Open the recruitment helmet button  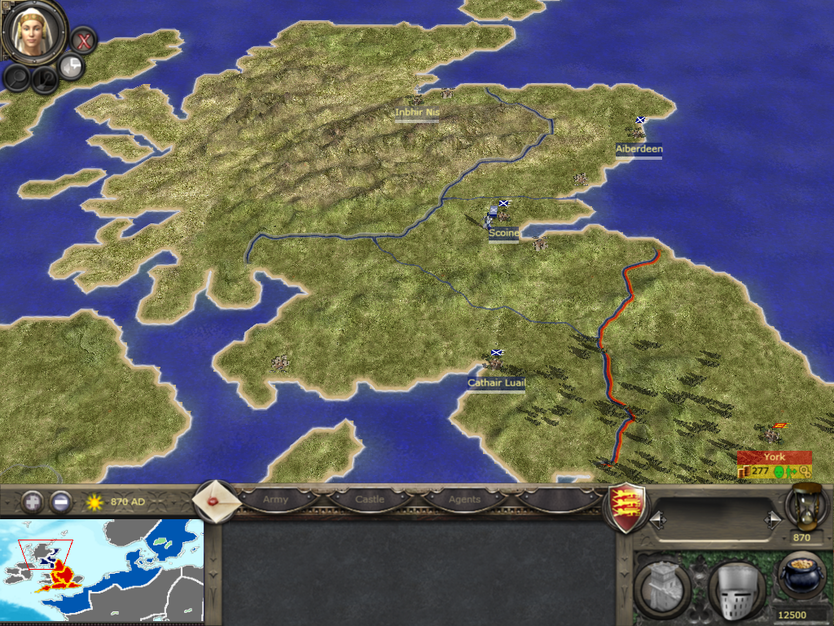pyautogui.click(x=736, y=589)
